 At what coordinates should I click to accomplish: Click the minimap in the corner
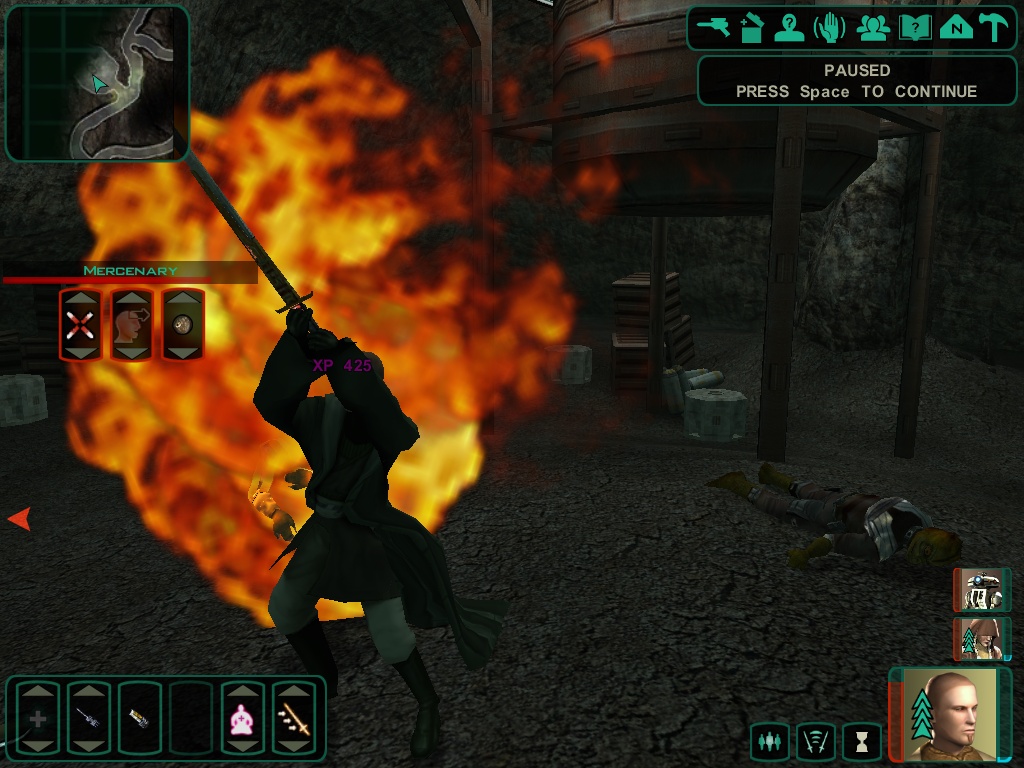coord(97,83)
